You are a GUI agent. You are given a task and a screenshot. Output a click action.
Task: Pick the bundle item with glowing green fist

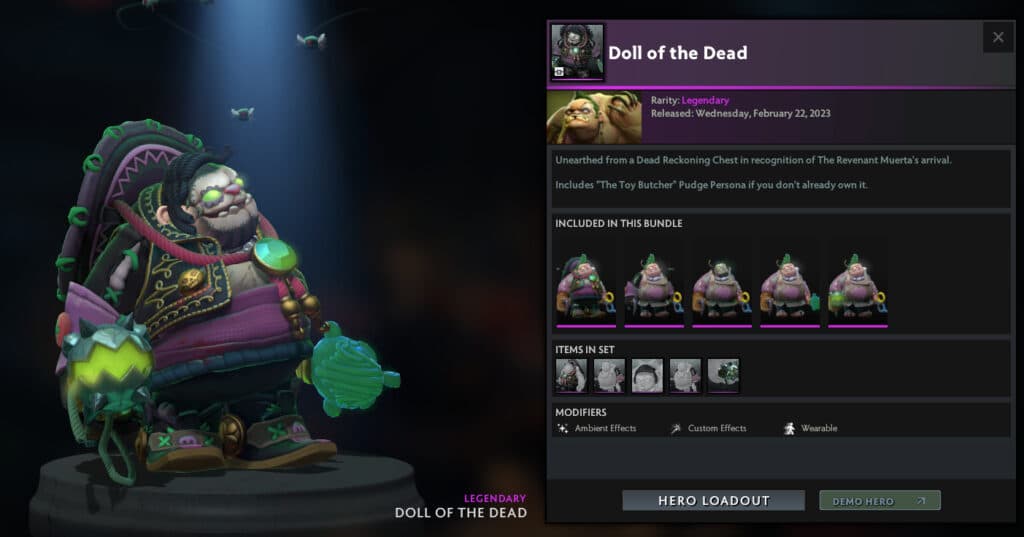coord(858,289)
